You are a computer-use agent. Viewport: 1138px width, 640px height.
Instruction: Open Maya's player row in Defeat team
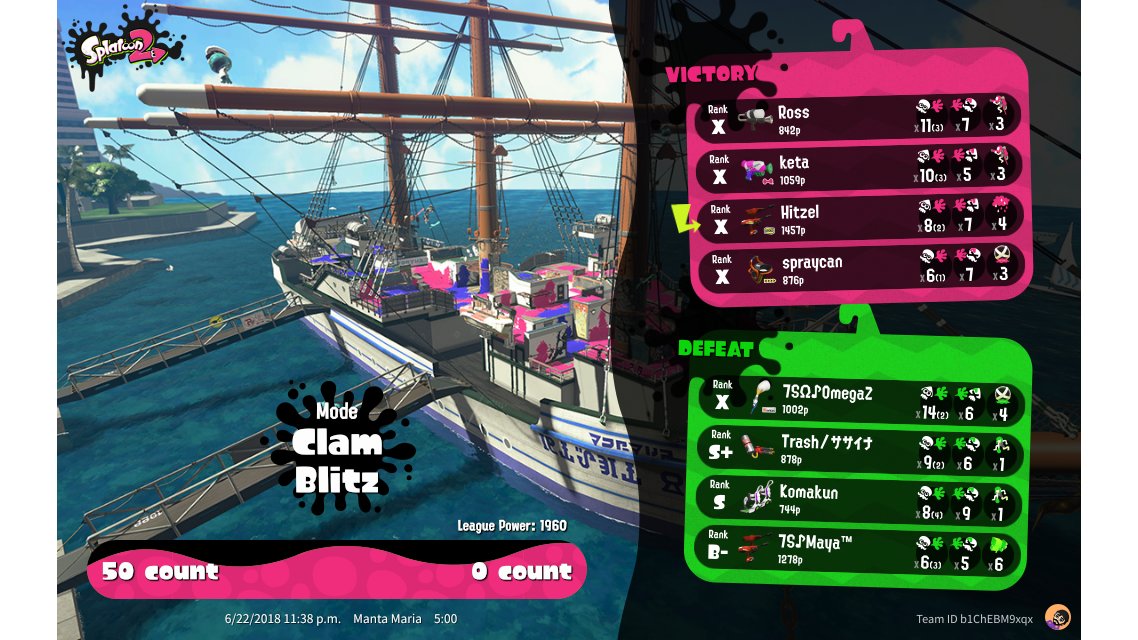[x=858, y=550]
